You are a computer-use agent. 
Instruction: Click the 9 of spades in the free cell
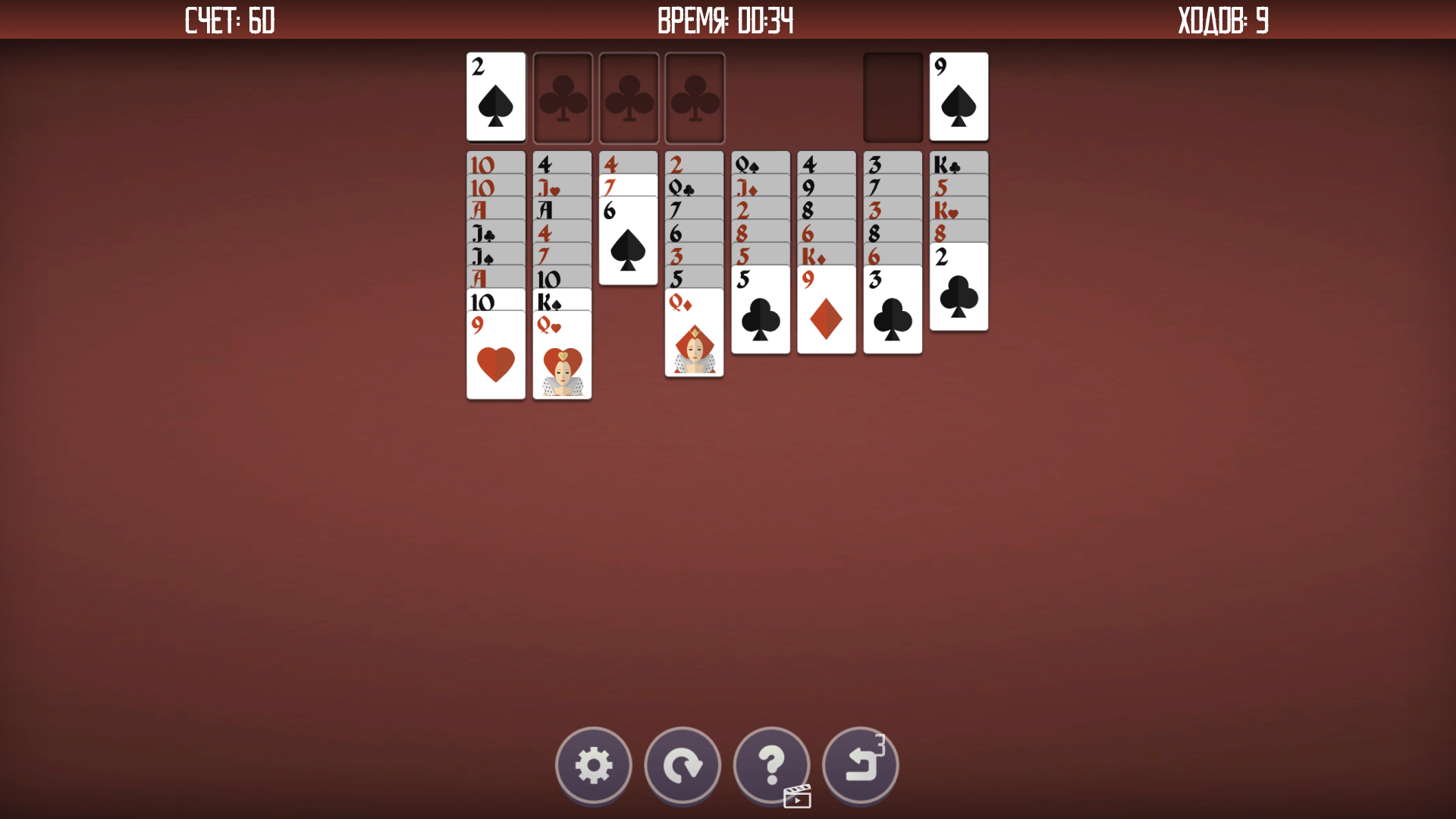click(958, 97)
